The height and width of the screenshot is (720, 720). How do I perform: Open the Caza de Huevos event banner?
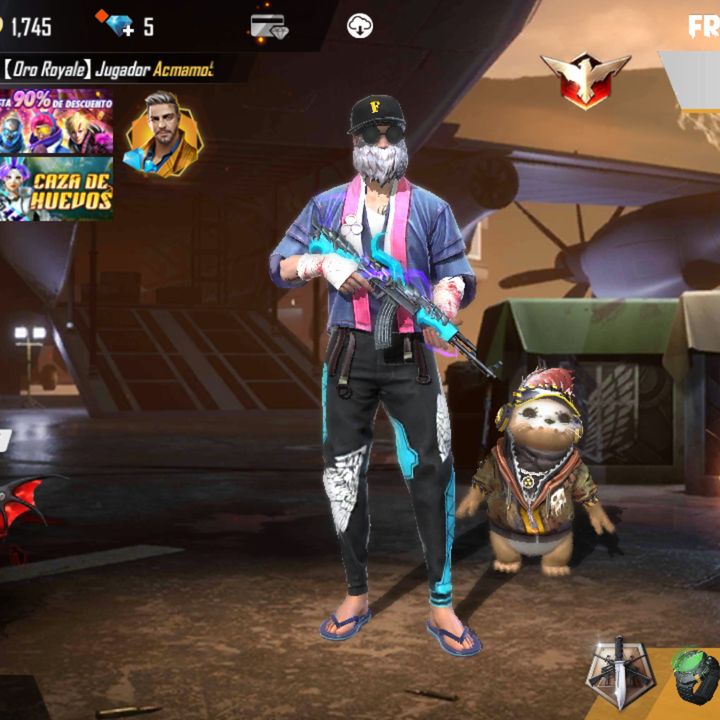pos(56,188)
